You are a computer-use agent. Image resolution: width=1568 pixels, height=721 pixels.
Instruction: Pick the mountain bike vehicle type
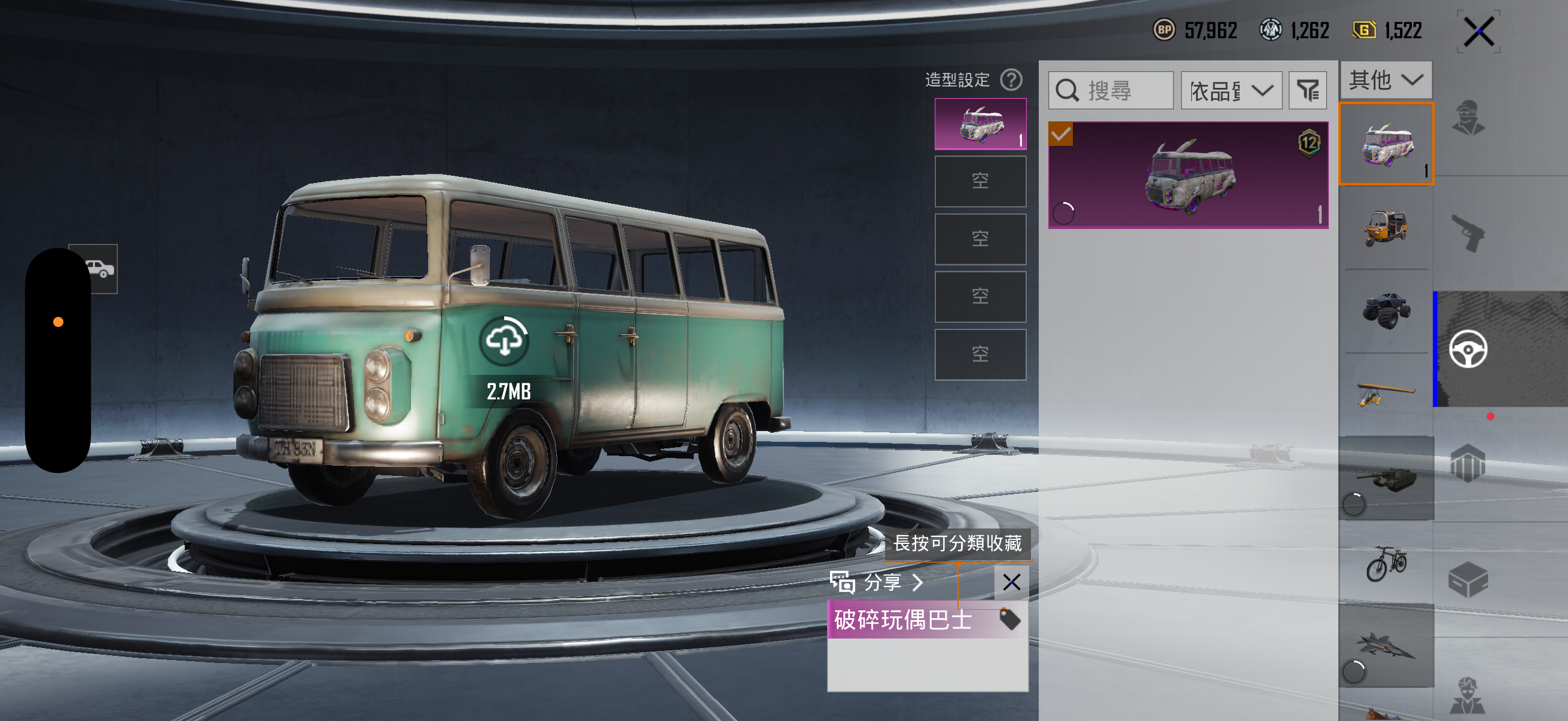[1386, 563]
